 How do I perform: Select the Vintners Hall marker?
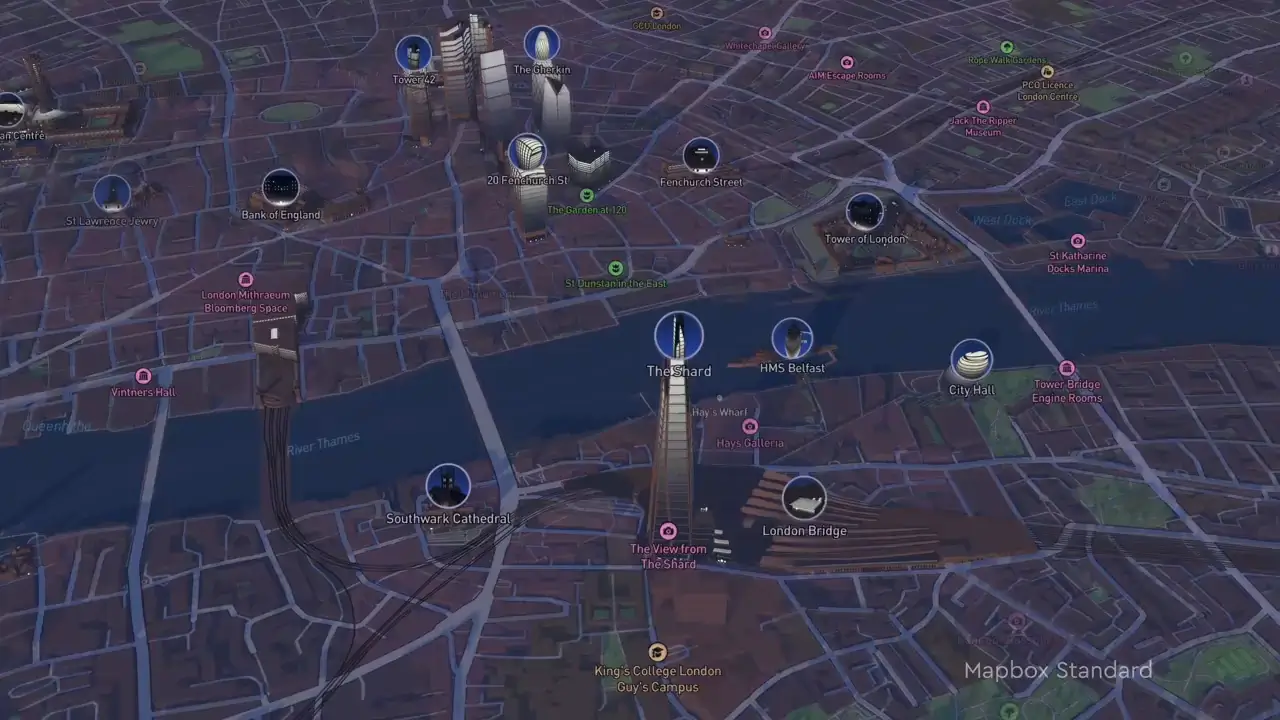tap(143, 376)
